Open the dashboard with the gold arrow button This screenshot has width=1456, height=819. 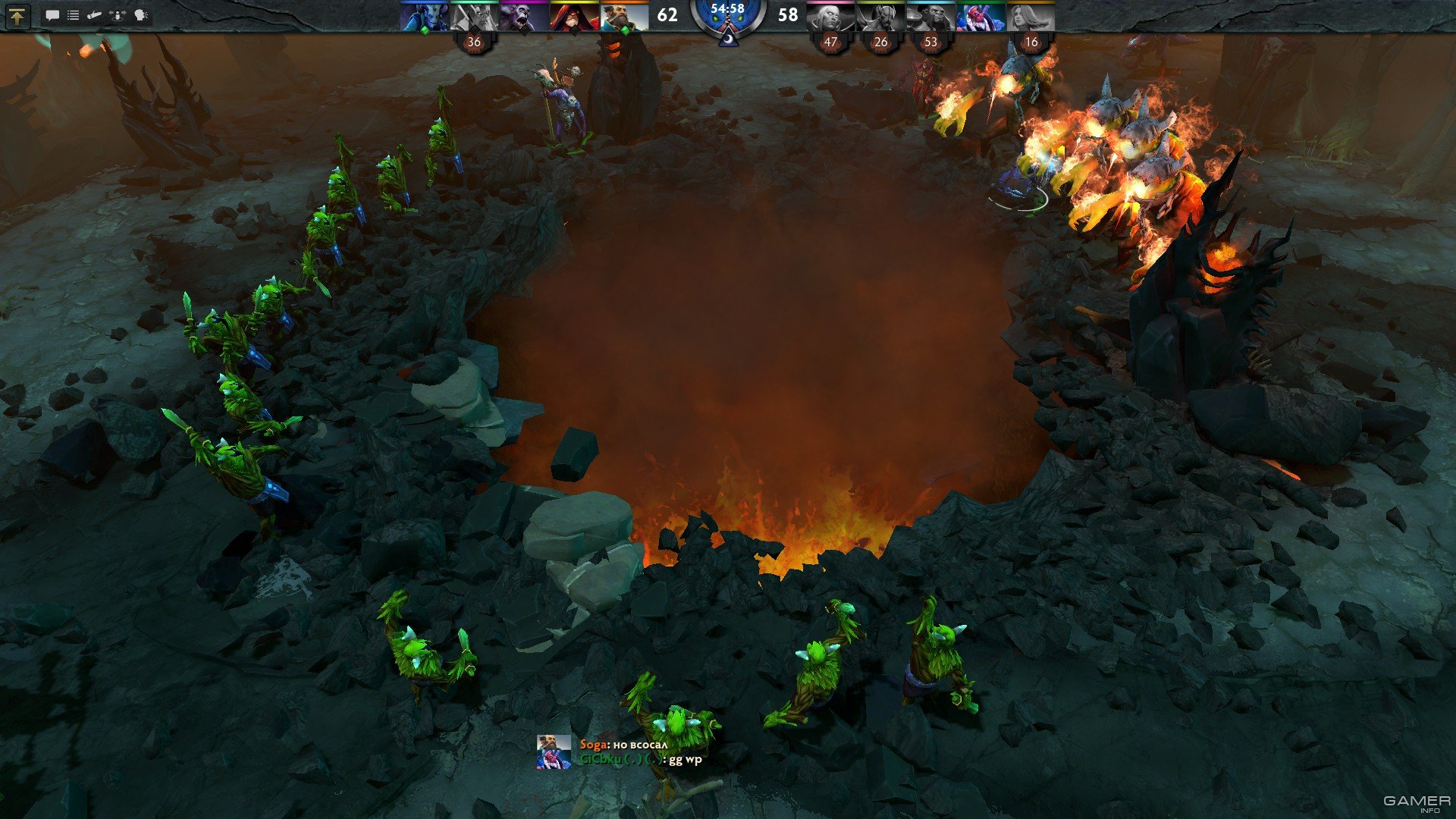point(17,15)
